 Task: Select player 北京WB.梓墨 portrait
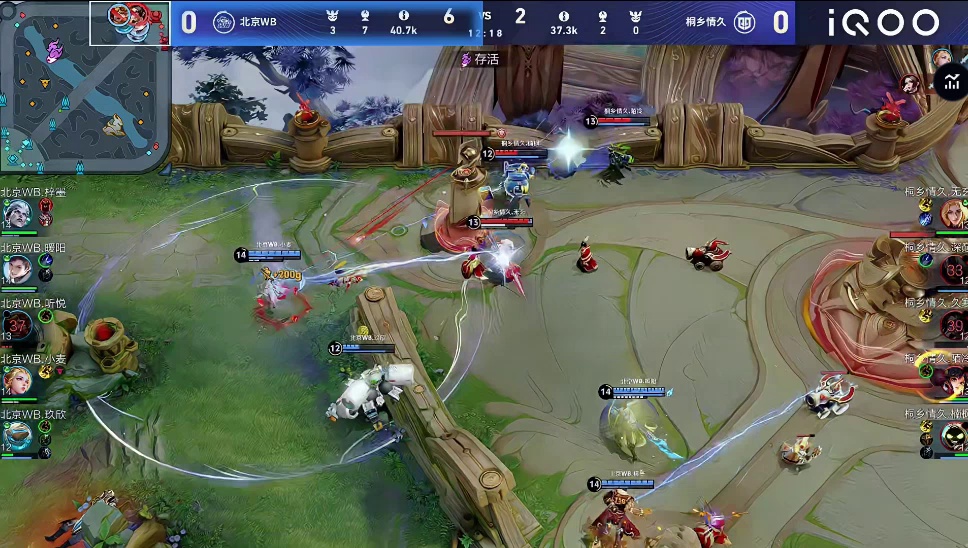[17, 214]
